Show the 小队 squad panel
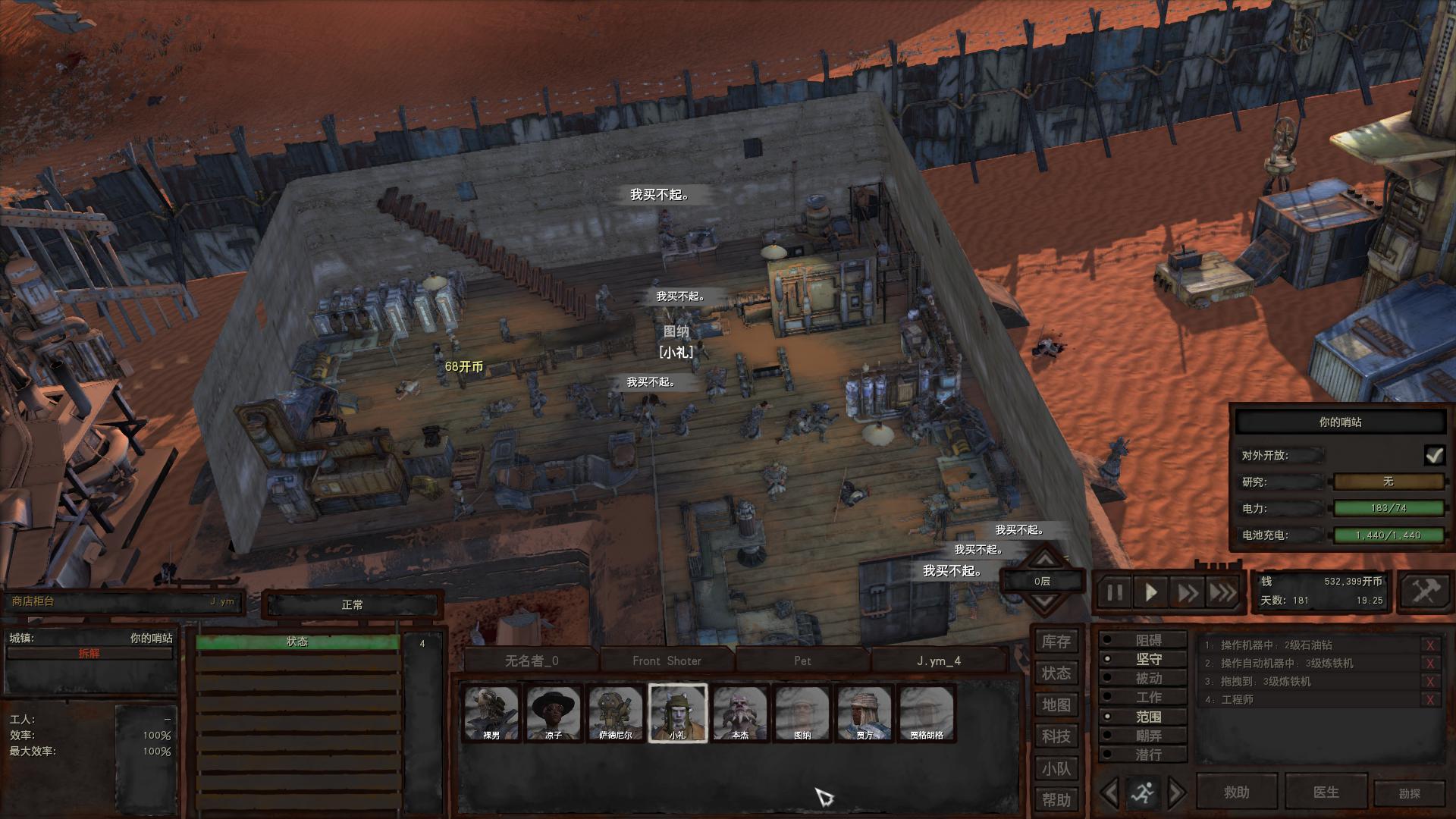Image resolution: width=1456 pixels, height=819 pixels. click(1056, 769)
